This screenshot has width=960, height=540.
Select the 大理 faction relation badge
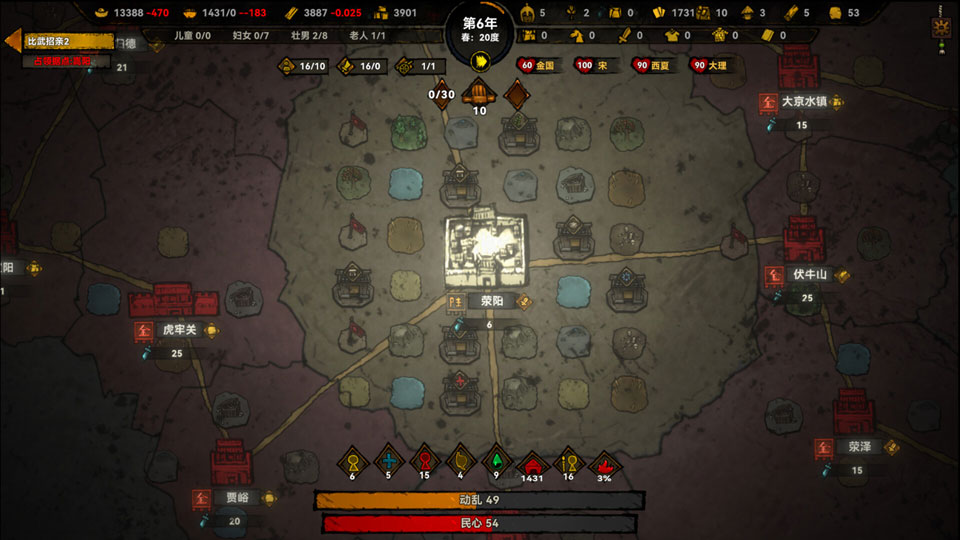(x=711, y=65)
